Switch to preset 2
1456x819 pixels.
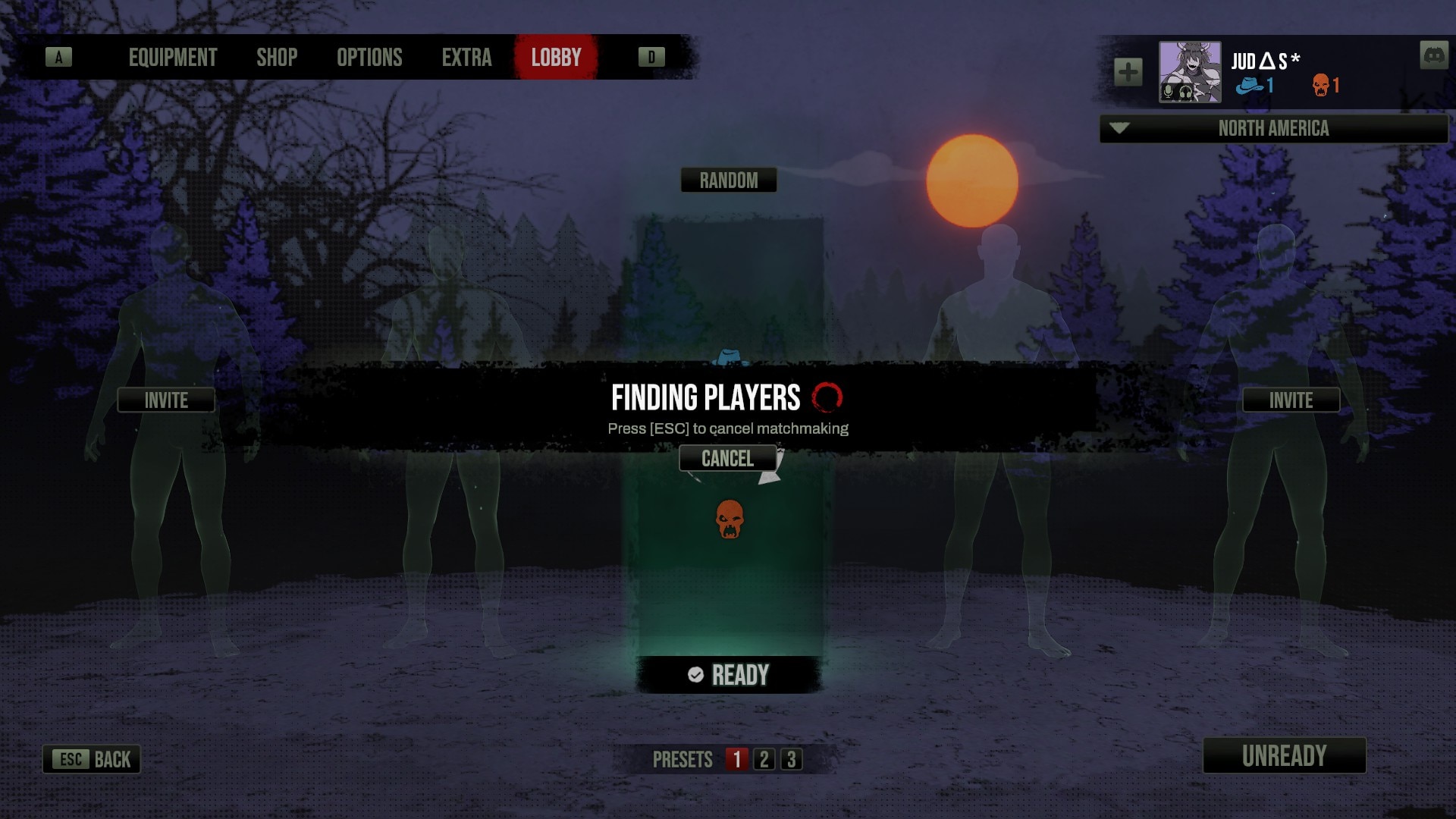764,759
